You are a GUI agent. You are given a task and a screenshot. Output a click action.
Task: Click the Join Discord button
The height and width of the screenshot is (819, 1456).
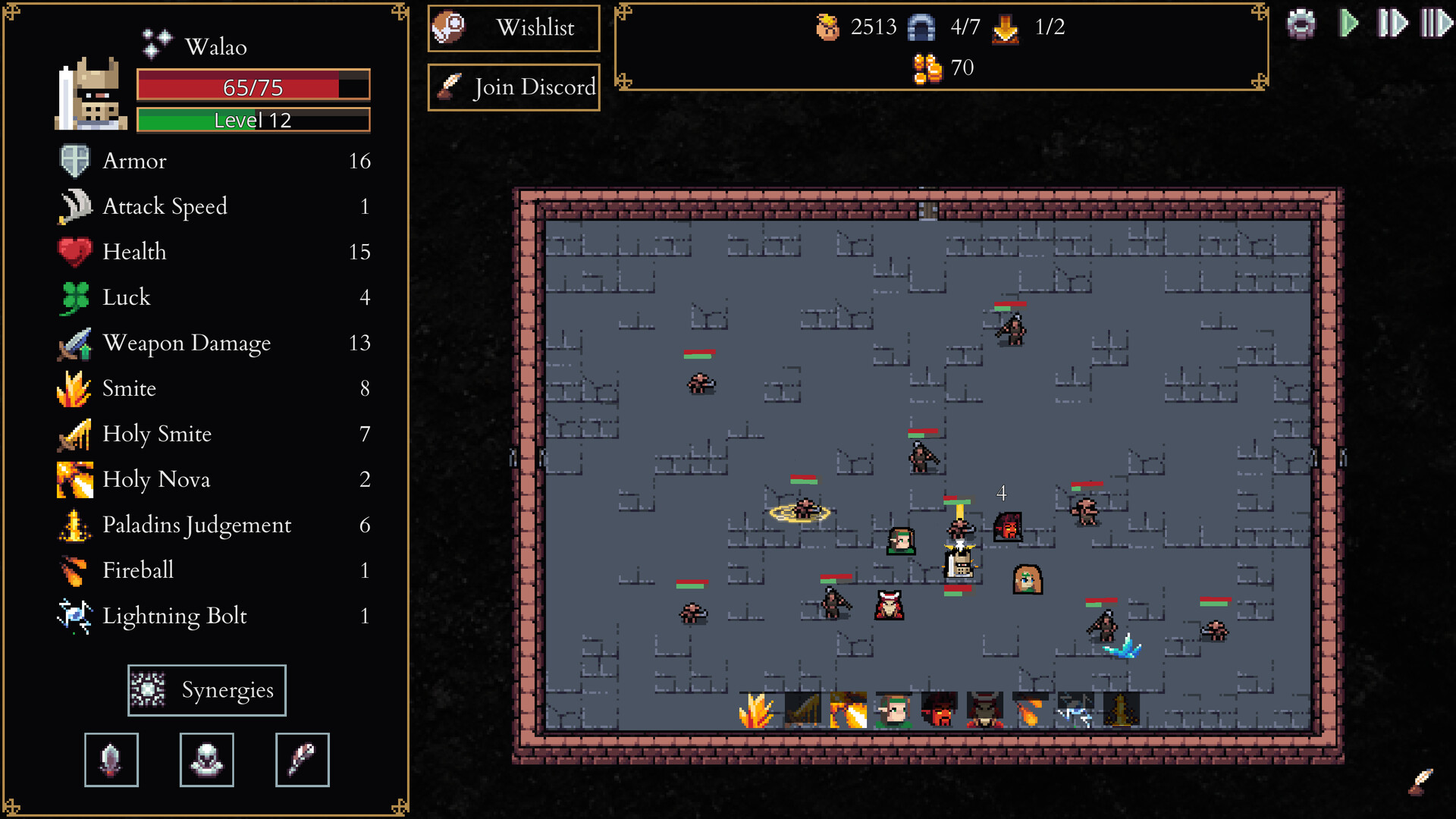513,87
